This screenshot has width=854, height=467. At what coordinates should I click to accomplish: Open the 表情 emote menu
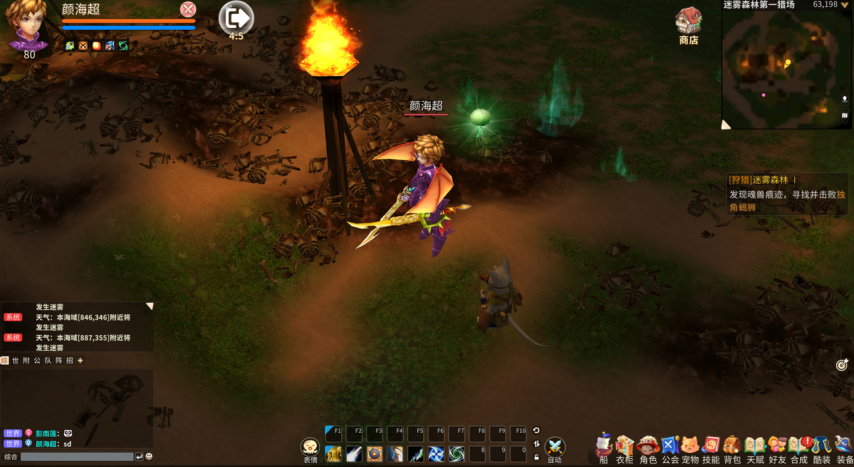pyautogui.click(x=310, y=448)
